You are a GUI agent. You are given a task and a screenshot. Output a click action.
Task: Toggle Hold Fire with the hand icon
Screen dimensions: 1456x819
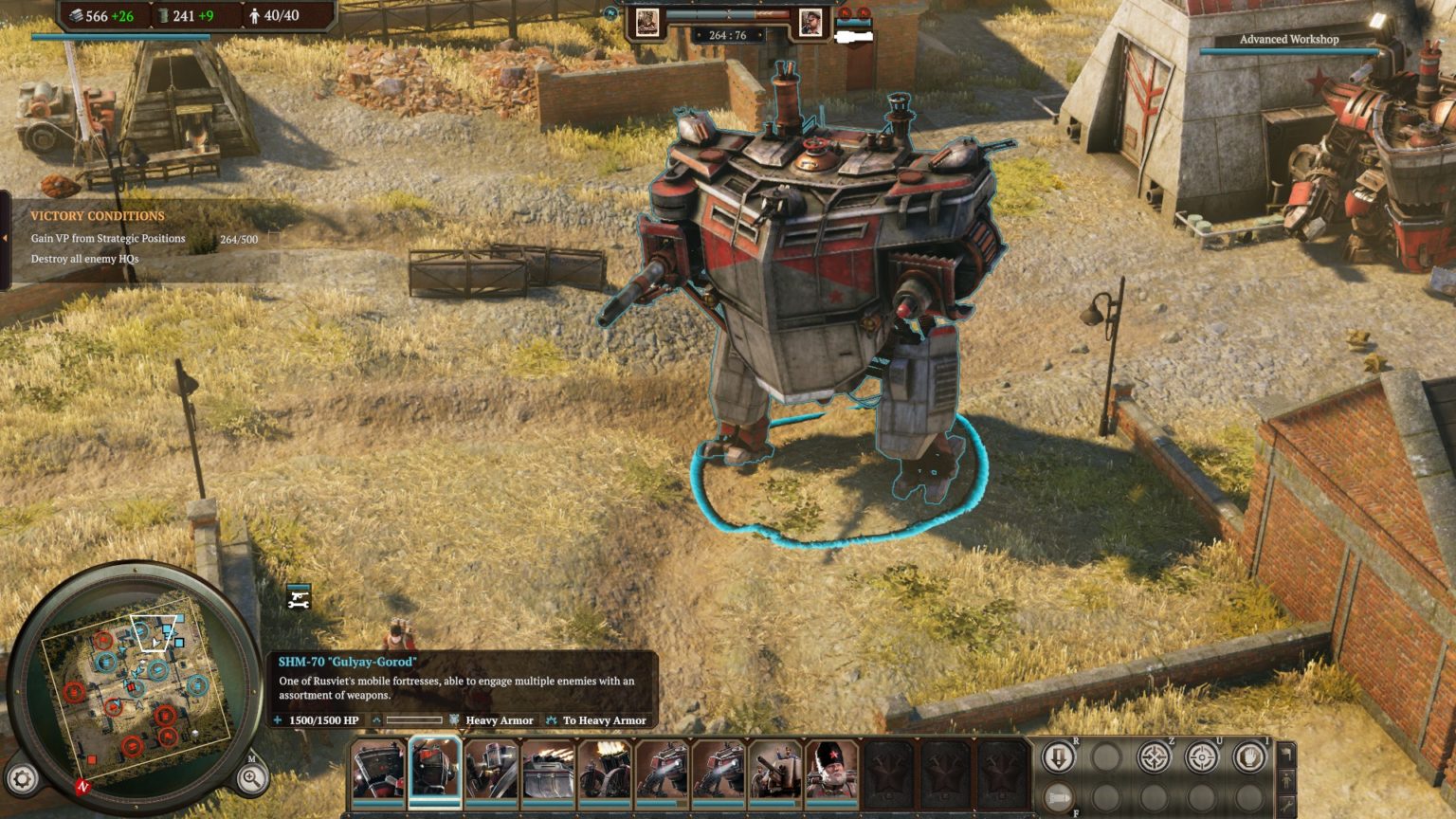click(1247, 756)
